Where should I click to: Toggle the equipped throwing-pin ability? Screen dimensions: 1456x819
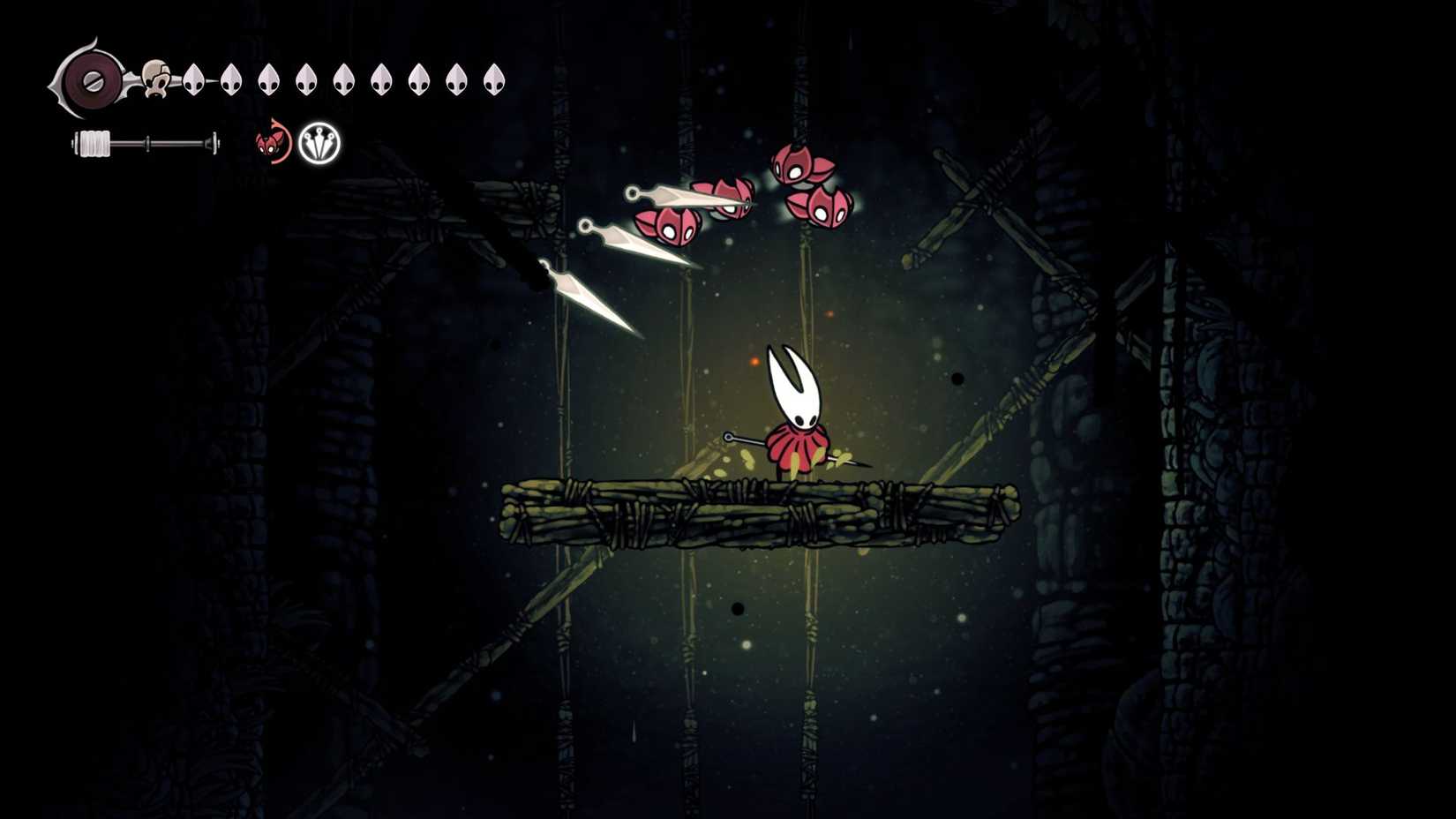pyautogui.click(x=319, y=144)
